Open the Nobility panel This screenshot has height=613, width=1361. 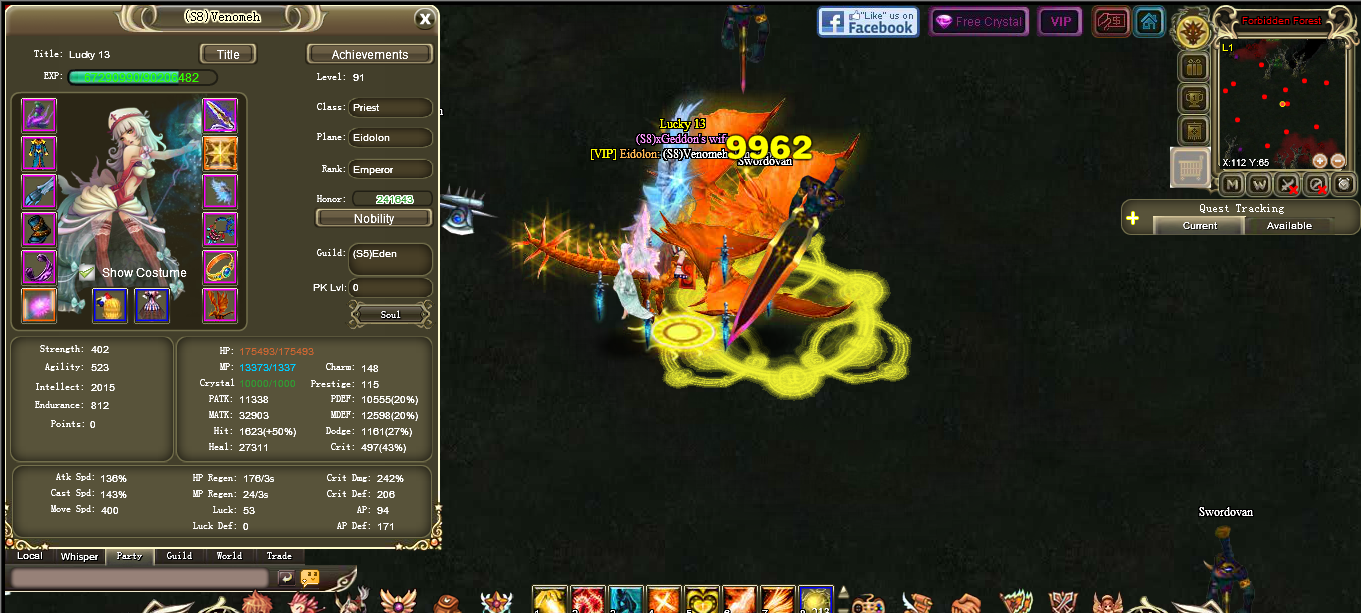point(374,218)
